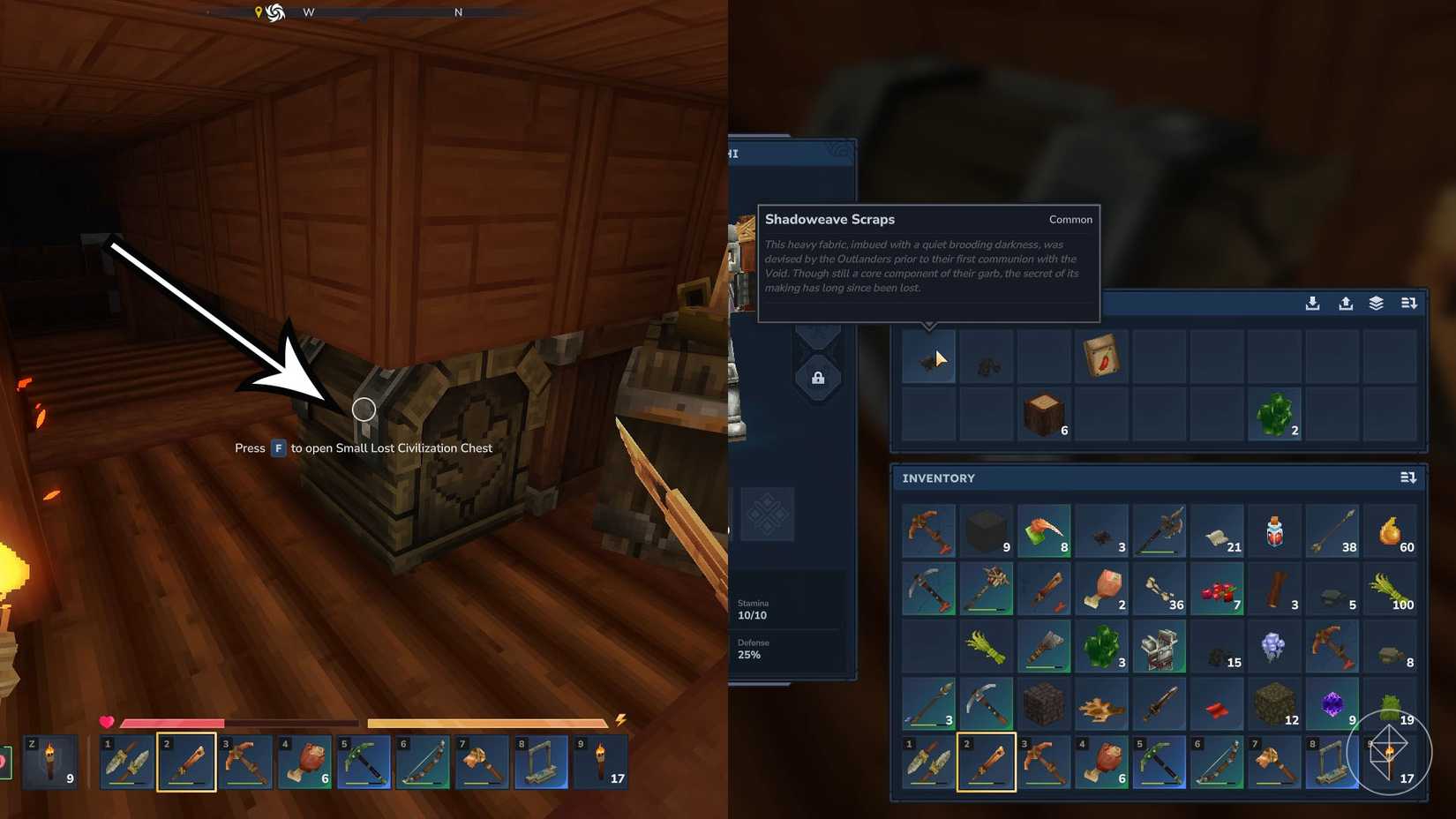Sort the chest contents with the sort icon
Image resolution: width=1456 pixels, height=819 pixels.
click(x=1409, y=303)
